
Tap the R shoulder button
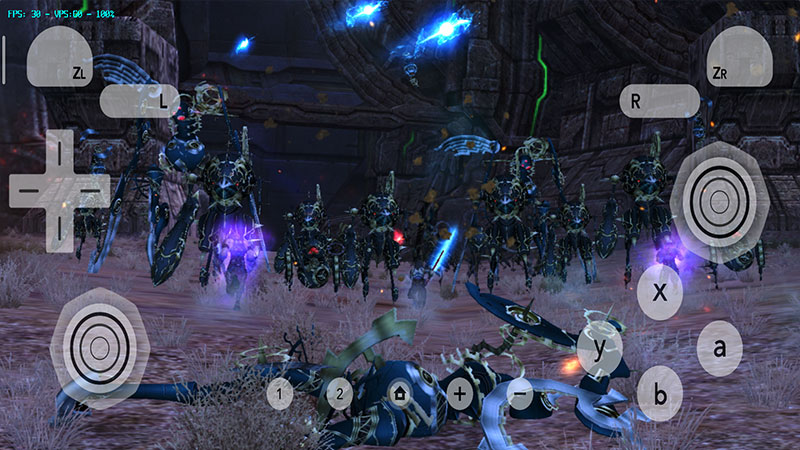(x=659, y=100)
